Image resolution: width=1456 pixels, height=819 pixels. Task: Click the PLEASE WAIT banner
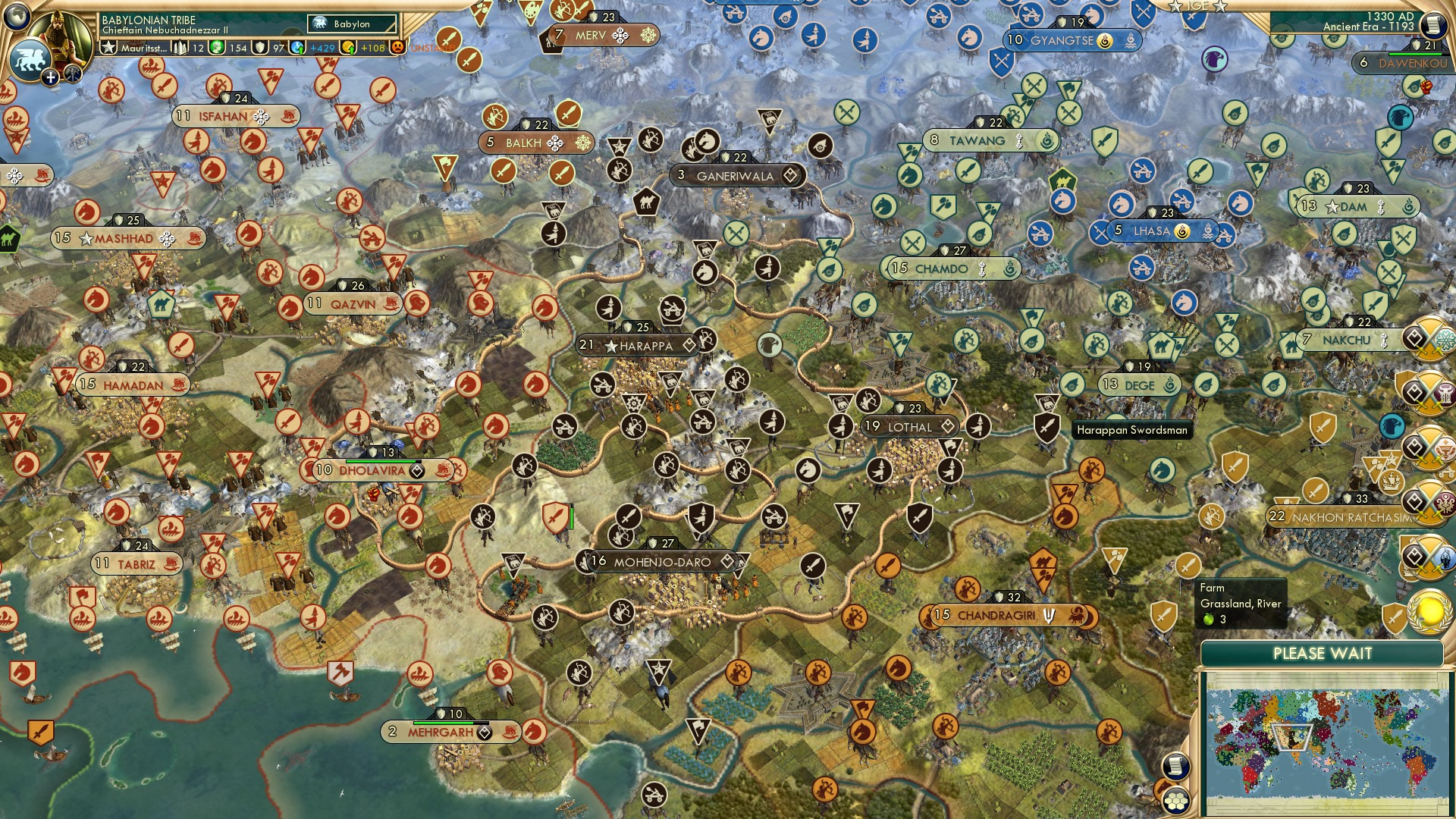coord(1323,652)
